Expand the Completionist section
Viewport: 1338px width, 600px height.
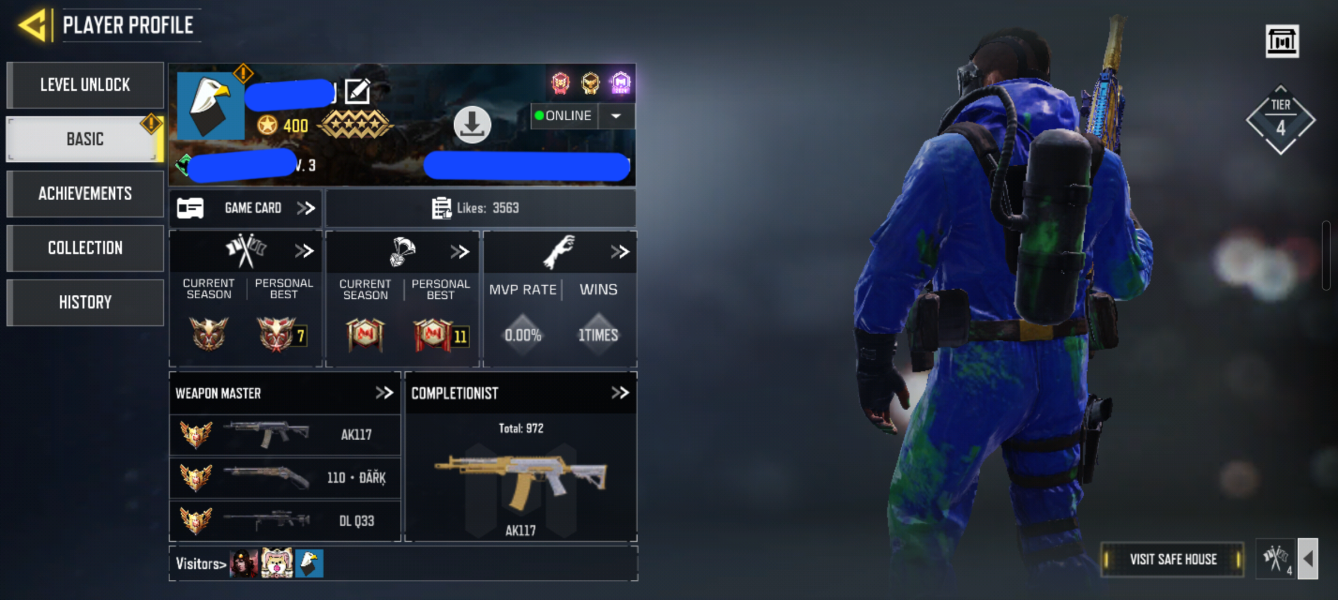[x=620, y=393]
